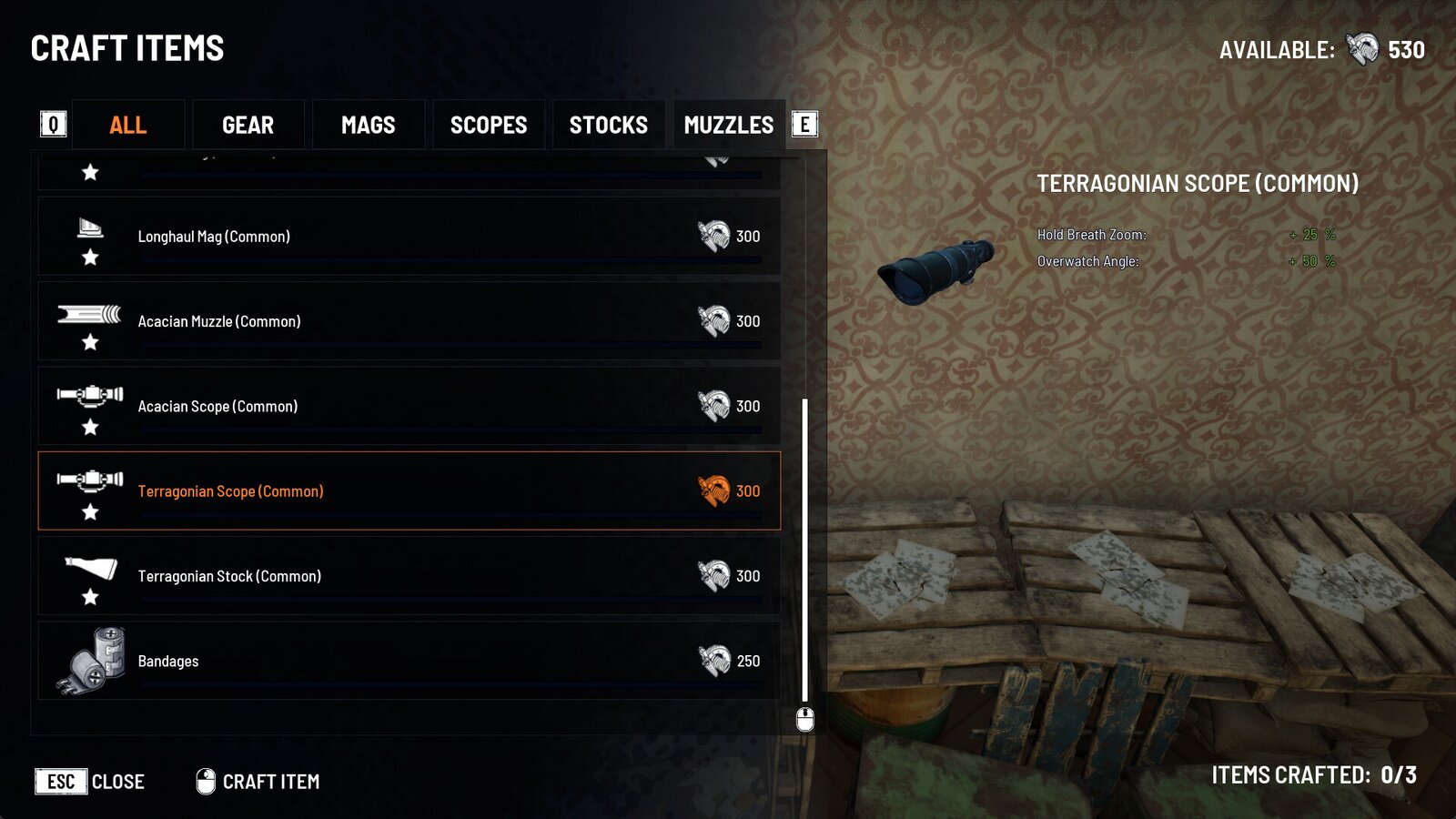Switch to the ALL tab

coord(127,125)
